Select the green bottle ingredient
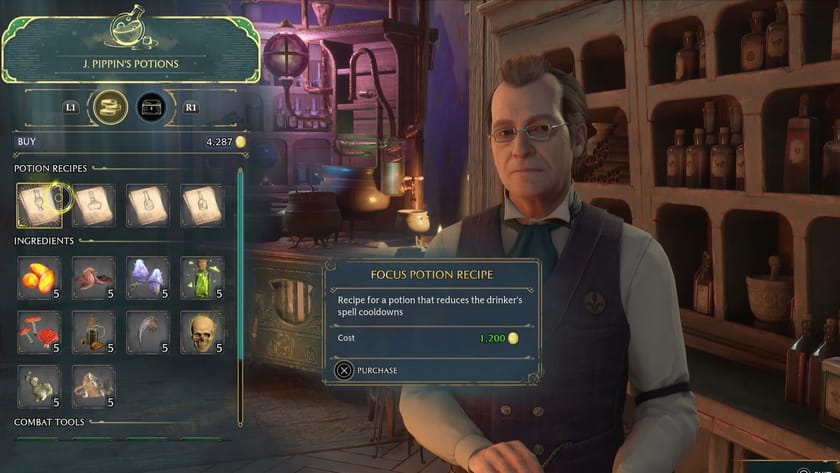This screenshot has width=840, height=473. (201, 277)
